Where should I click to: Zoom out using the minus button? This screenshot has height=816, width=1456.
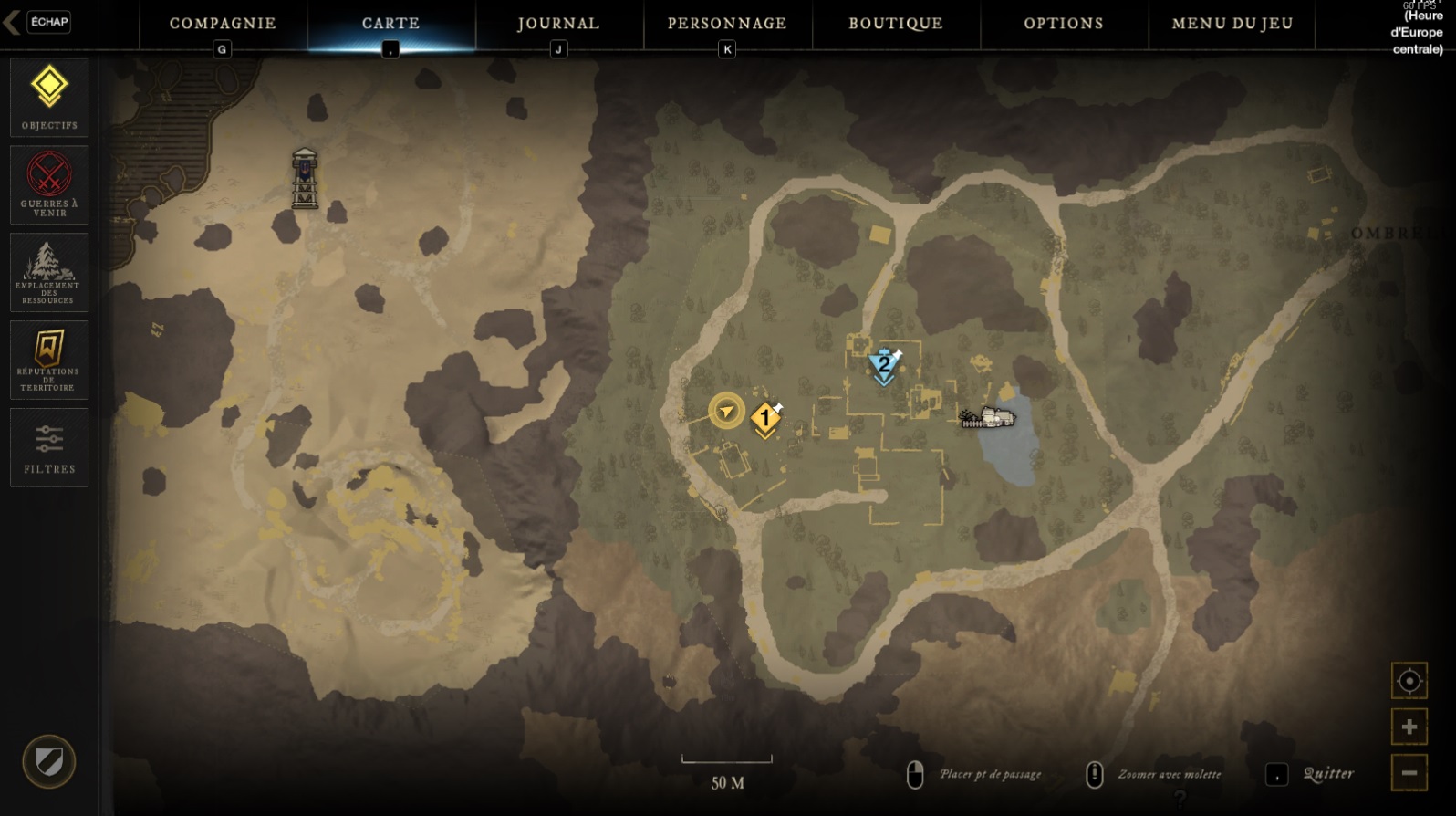point(1409,772)
